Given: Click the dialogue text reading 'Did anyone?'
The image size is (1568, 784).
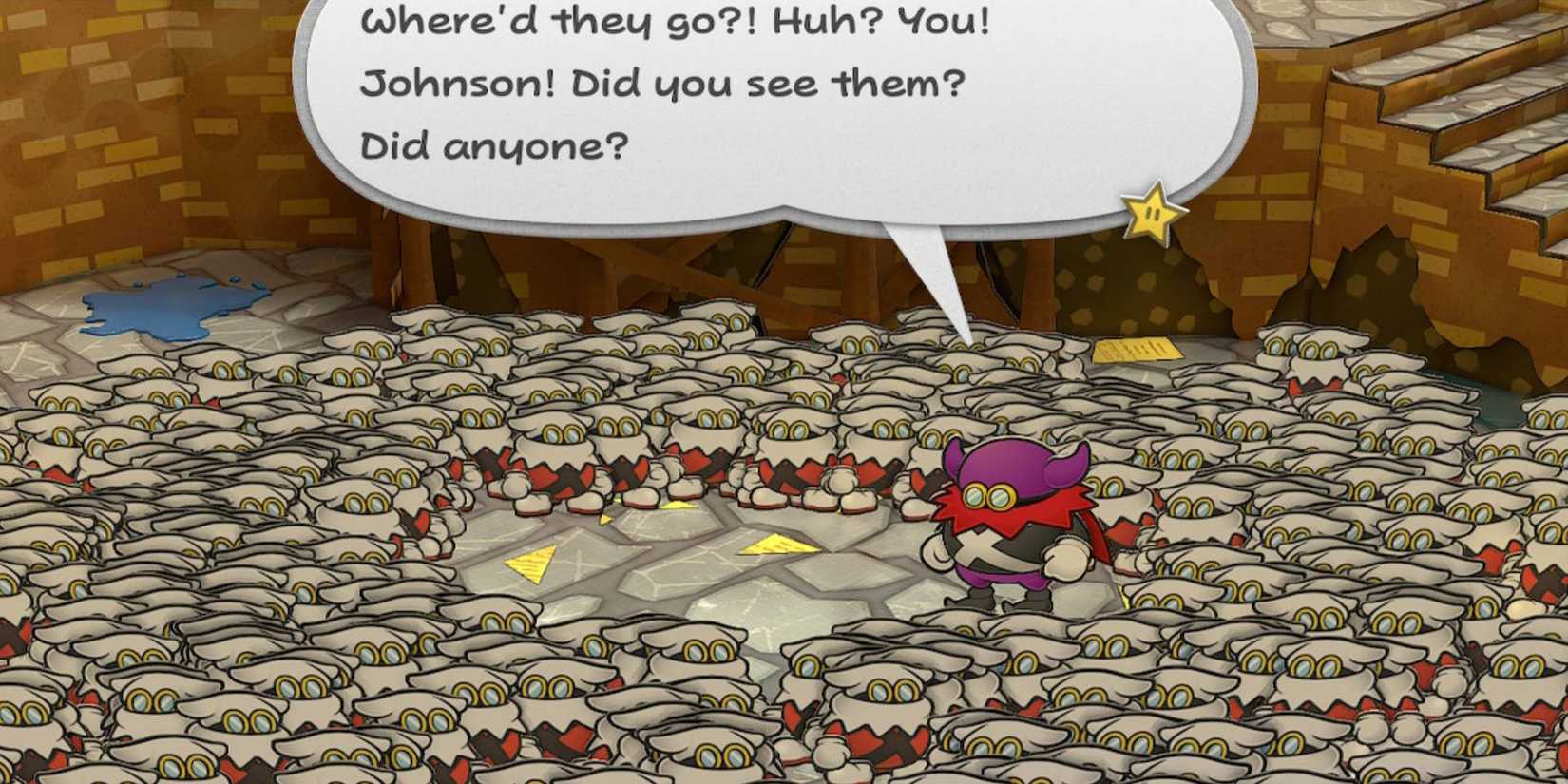Looking at the screenshot, I should [x=494, y=144].
